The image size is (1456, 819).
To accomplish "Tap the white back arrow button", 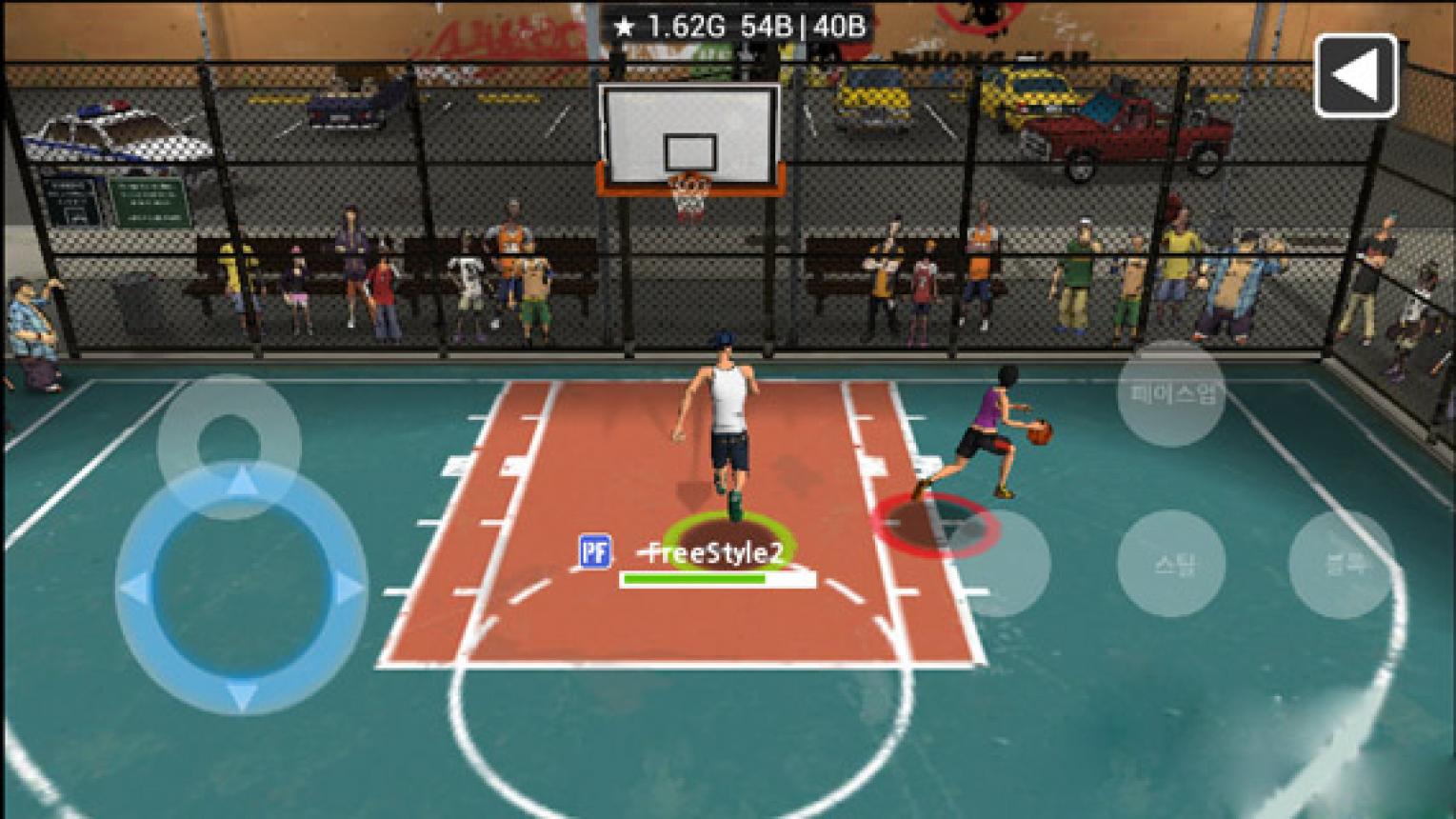I will coord(1355,76).
